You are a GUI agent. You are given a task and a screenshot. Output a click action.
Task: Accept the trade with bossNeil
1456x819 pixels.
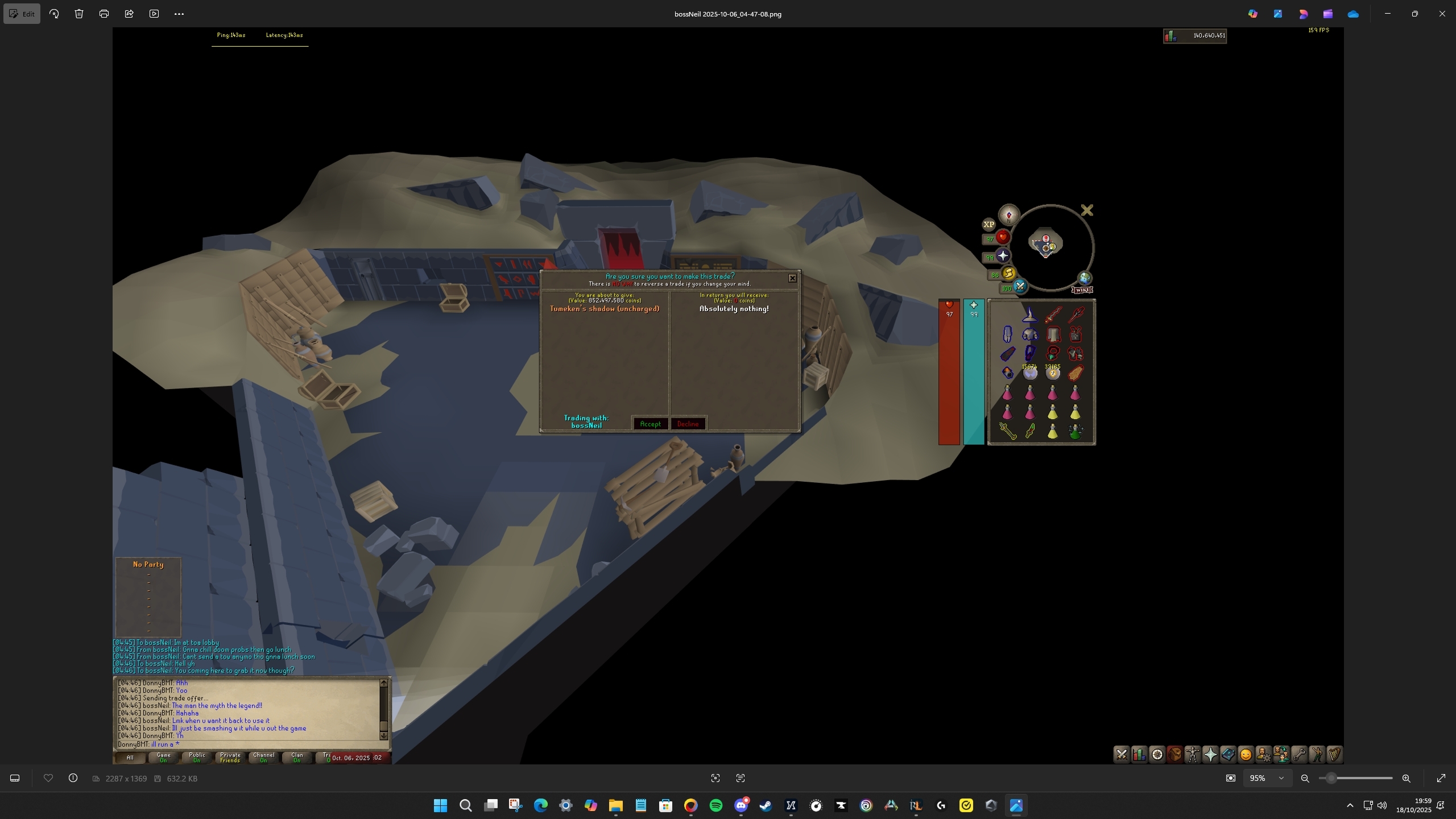(x=650, y=424)
